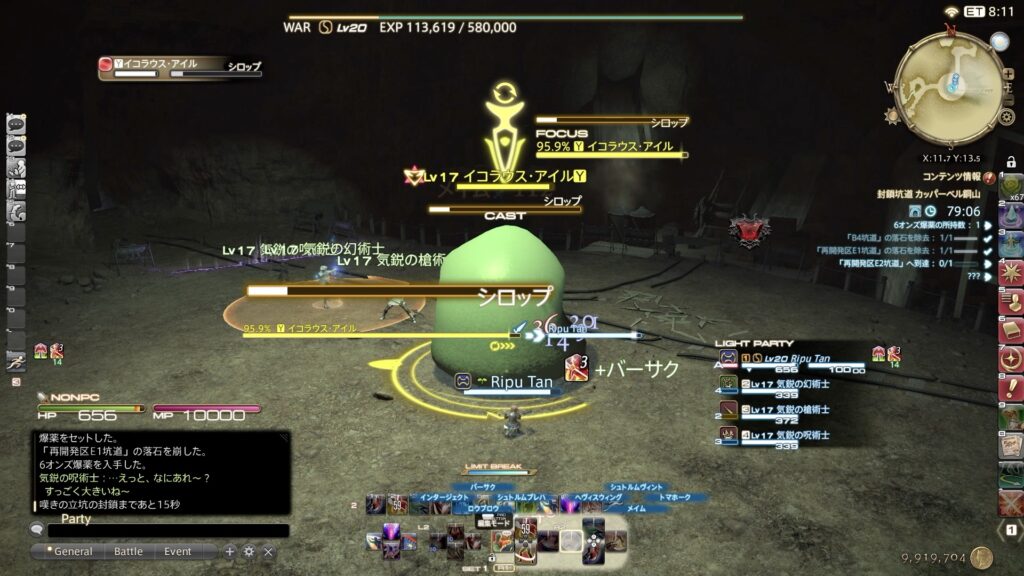Select party member 気鋭の幻術士 in party list
The image size is (1024, 576).
click(x=790, y=386)
